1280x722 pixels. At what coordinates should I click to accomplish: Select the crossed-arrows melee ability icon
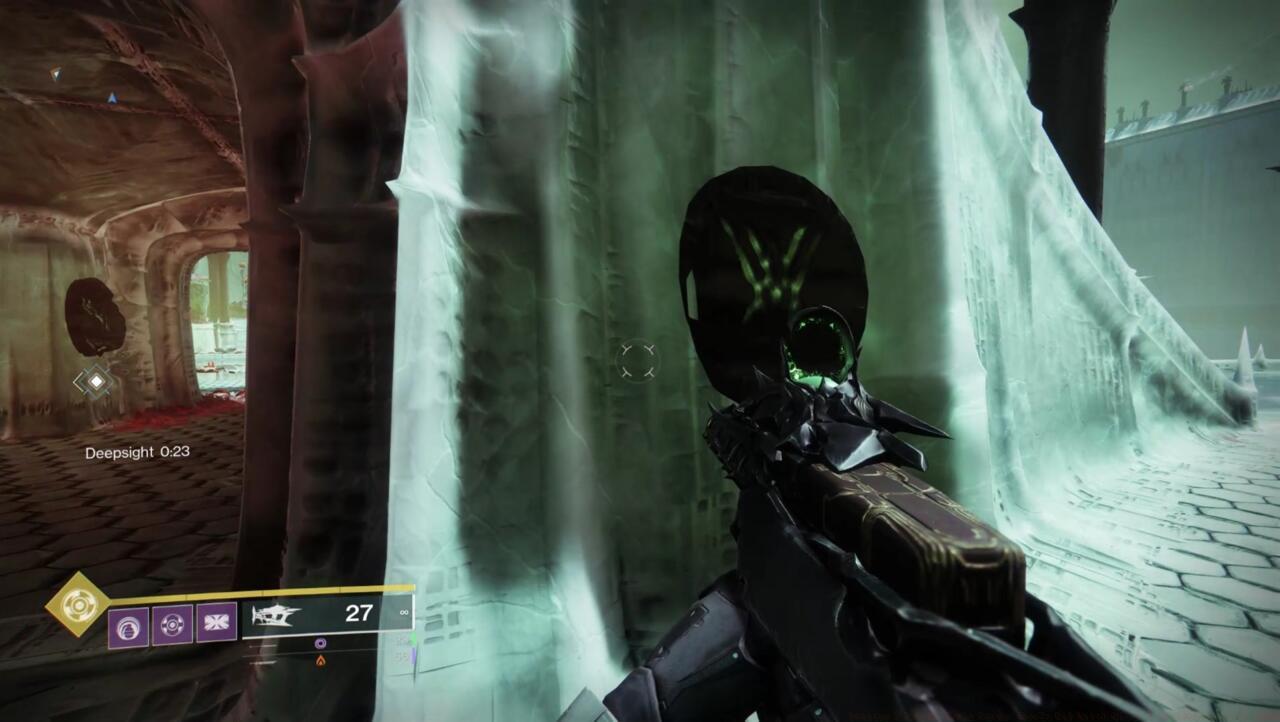pyautogui.click(x=216, y=623)
